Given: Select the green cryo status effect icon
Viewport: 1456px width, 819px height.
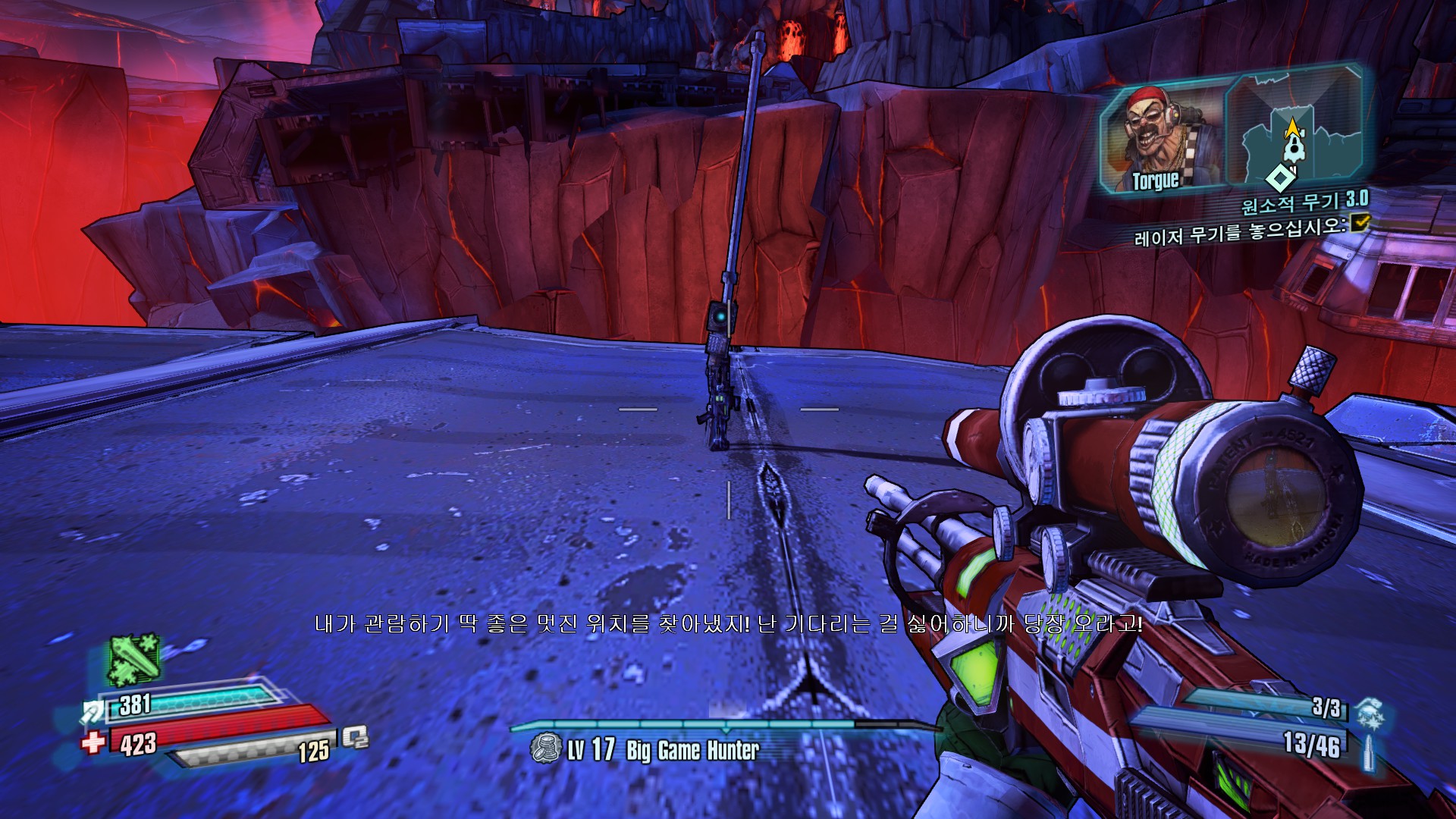Looking at the screenshot, I should tap(134, 658).
